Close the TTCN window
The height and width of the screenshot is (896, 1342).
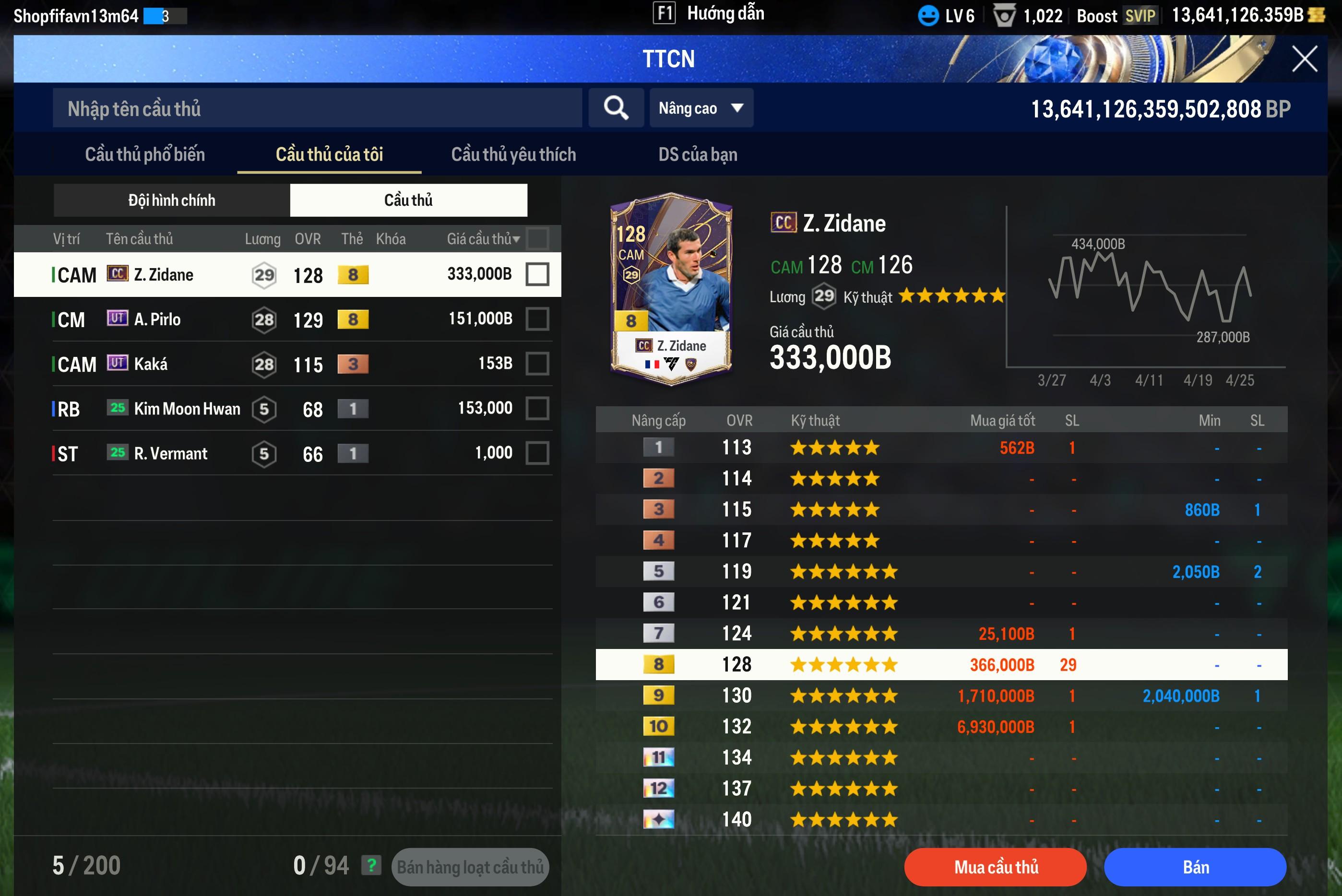[x=1304, y=59]
